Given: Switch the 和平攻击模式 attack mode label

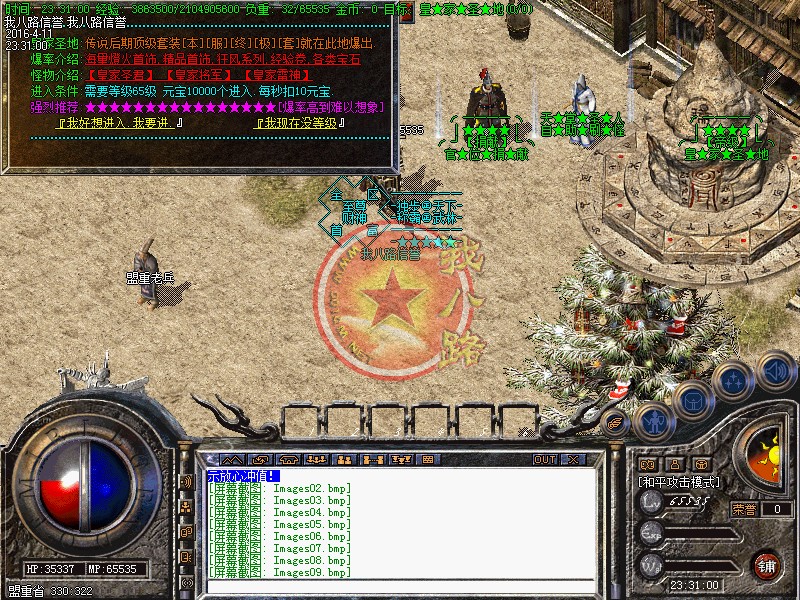Looking at the screenshot, I should pyautogui.click(x=680, y=482).
